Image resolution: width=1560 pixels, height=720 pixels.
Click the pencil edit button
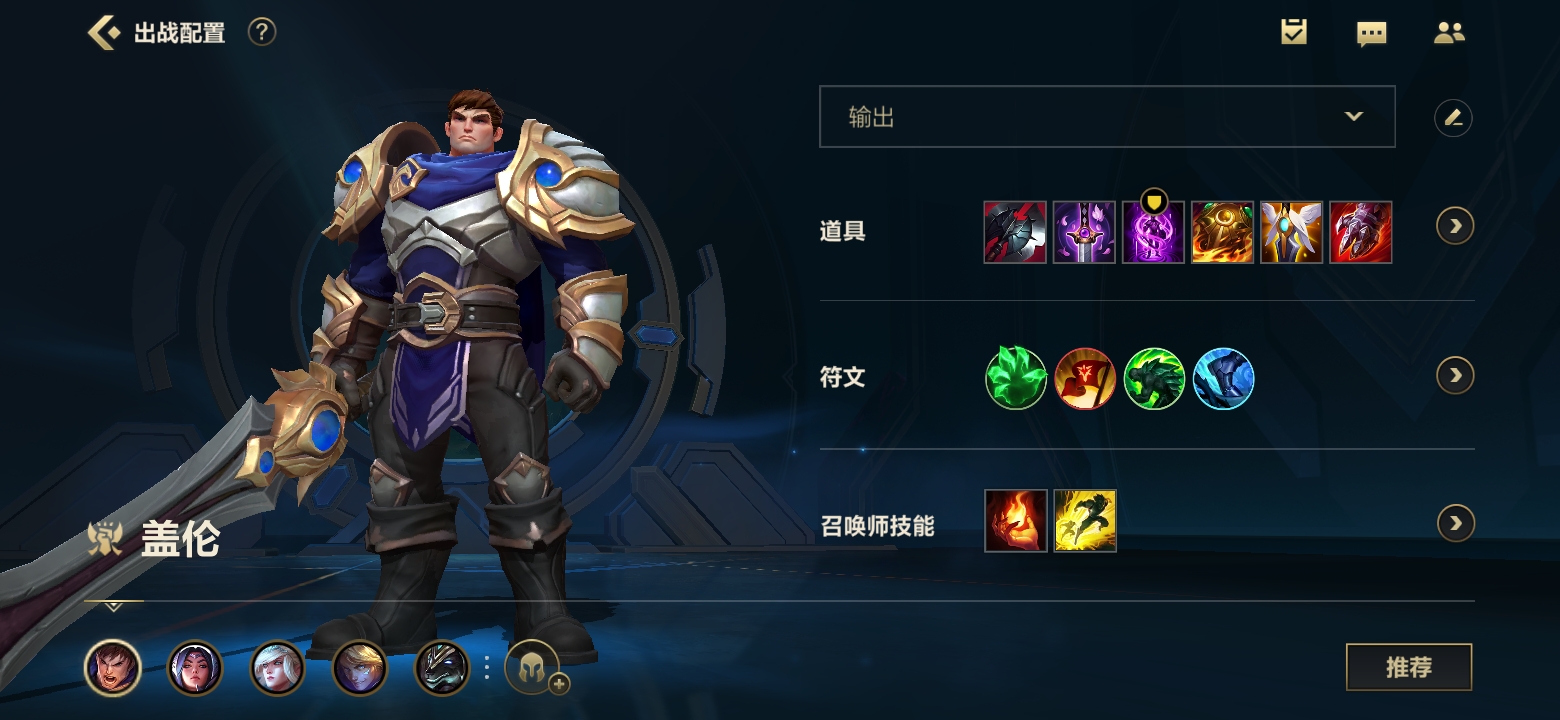1453,118
